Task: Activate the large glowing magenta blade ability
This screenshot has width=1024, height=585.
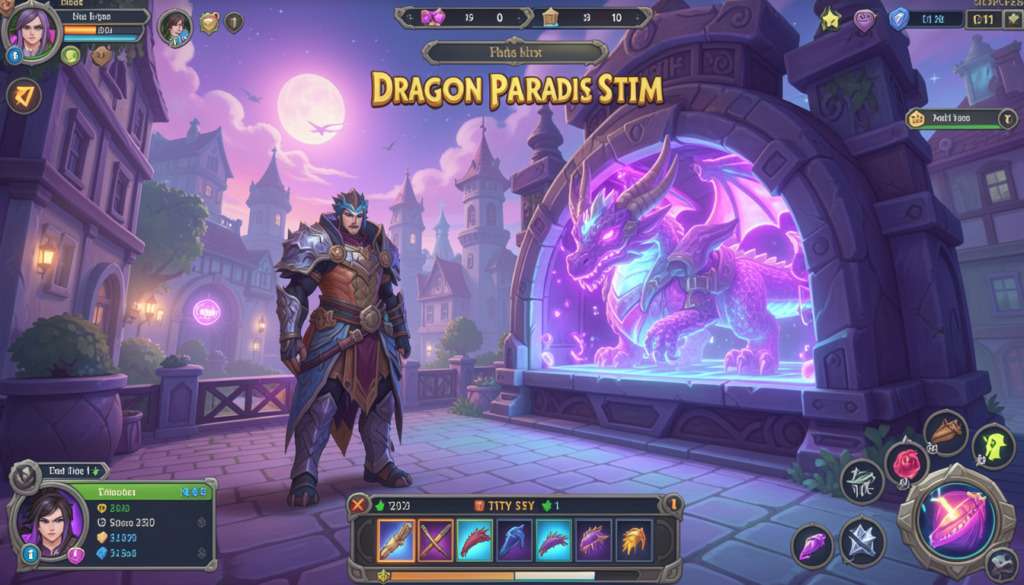Action: pyautogui.click(x=955, y=522)
